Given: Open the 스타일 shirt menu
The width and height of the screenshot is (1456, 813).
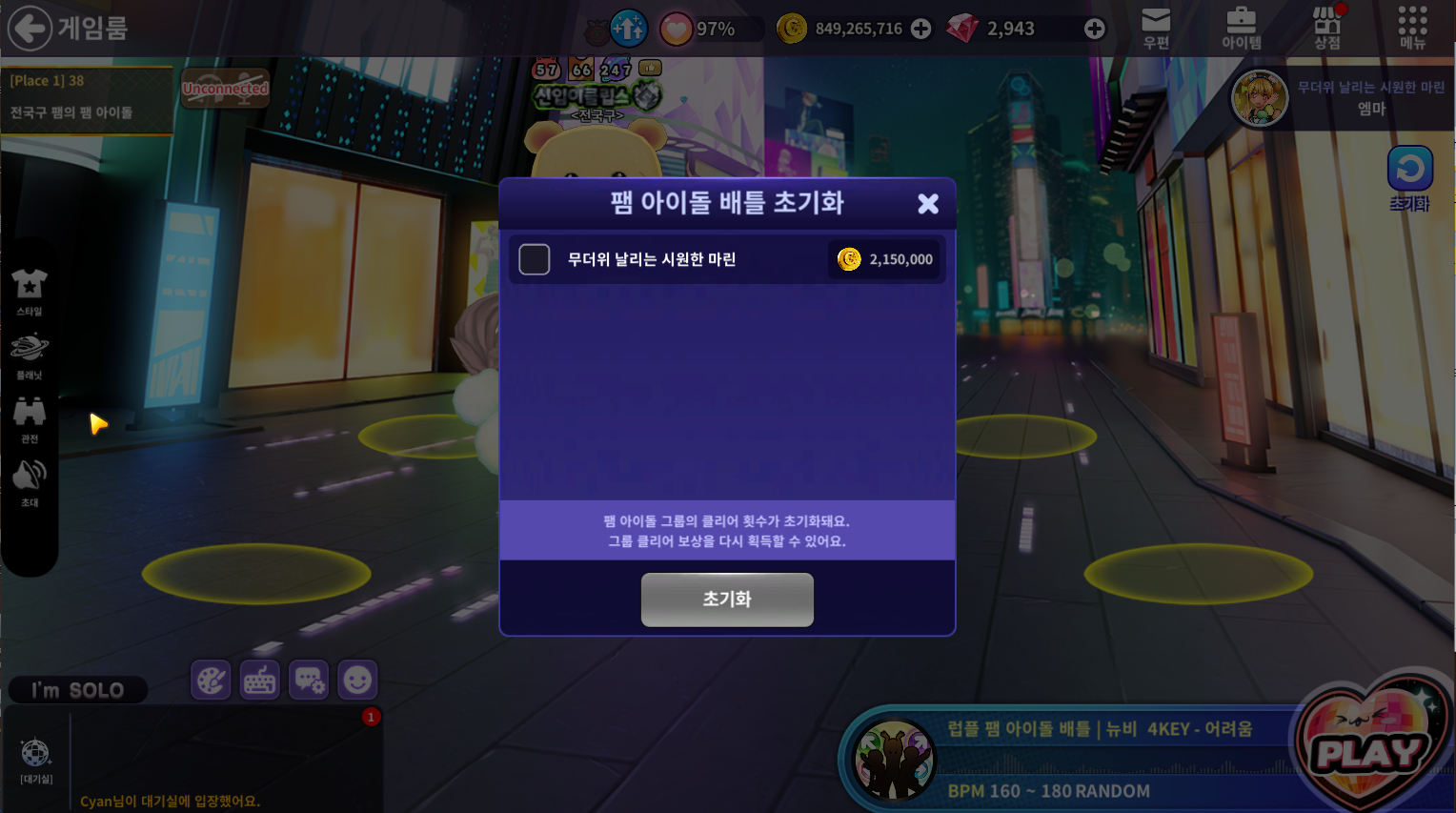Looking at the screenshot, I should tap(30, 290).
